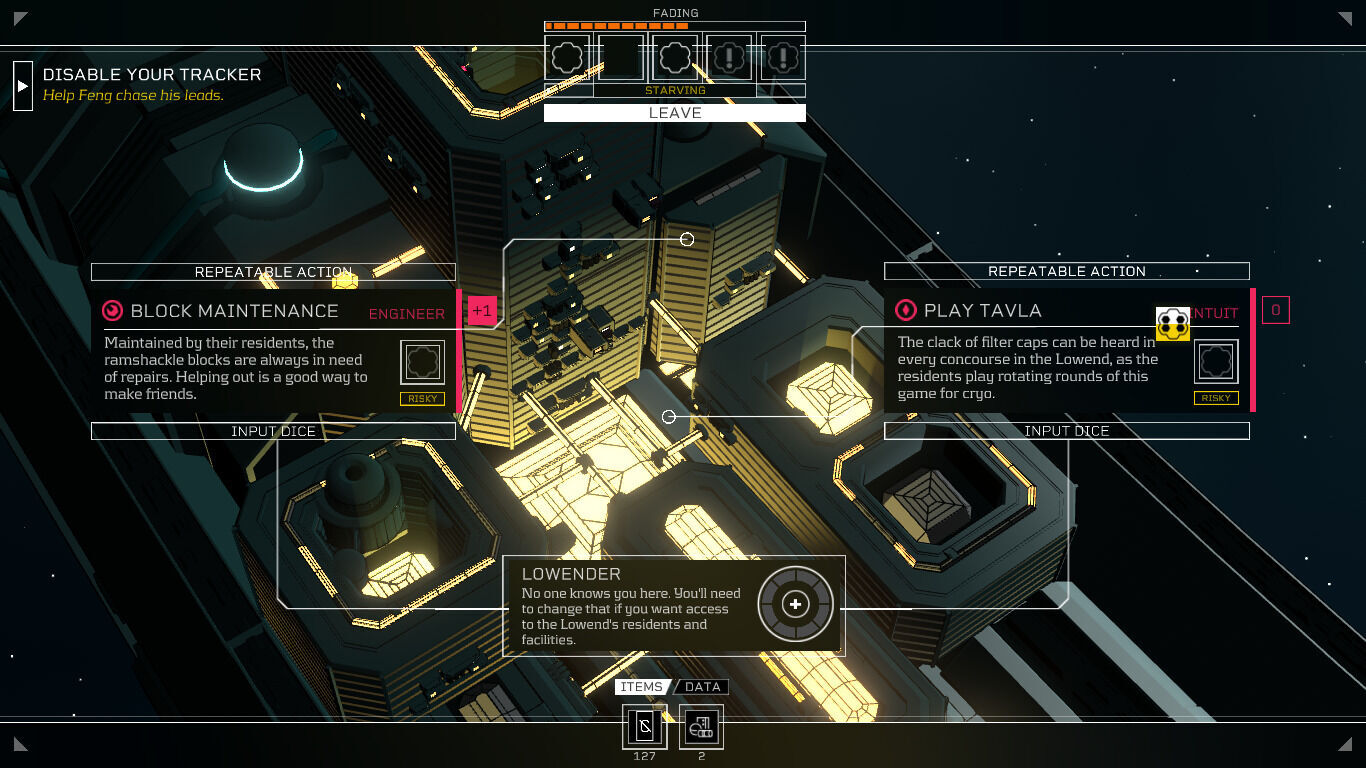Input dice for Block Maintenance
Screen dimensions: 1366x768
click(x=273, y=431)
